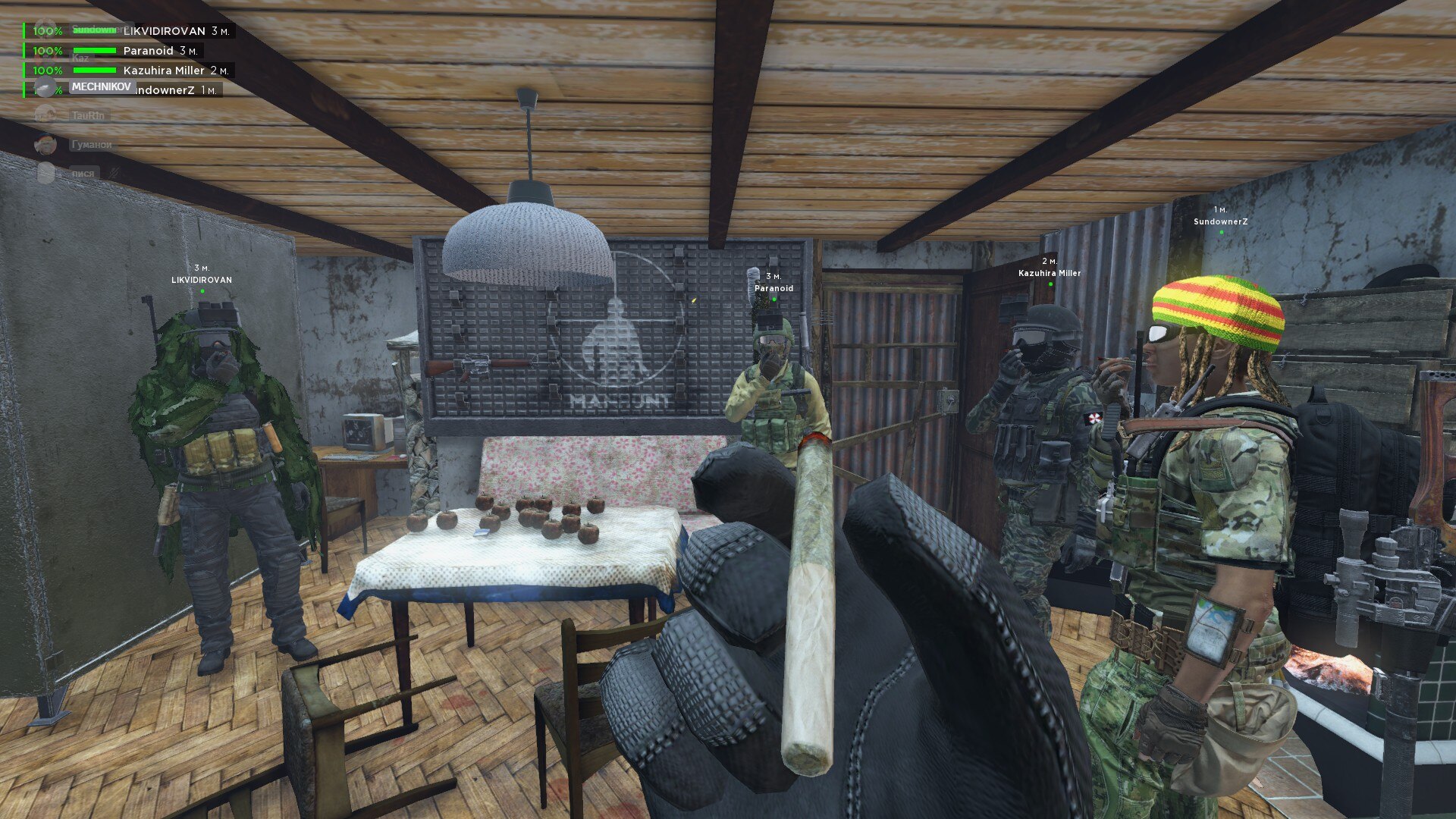Select LIKVIDIROVAN in the party list

164,31
